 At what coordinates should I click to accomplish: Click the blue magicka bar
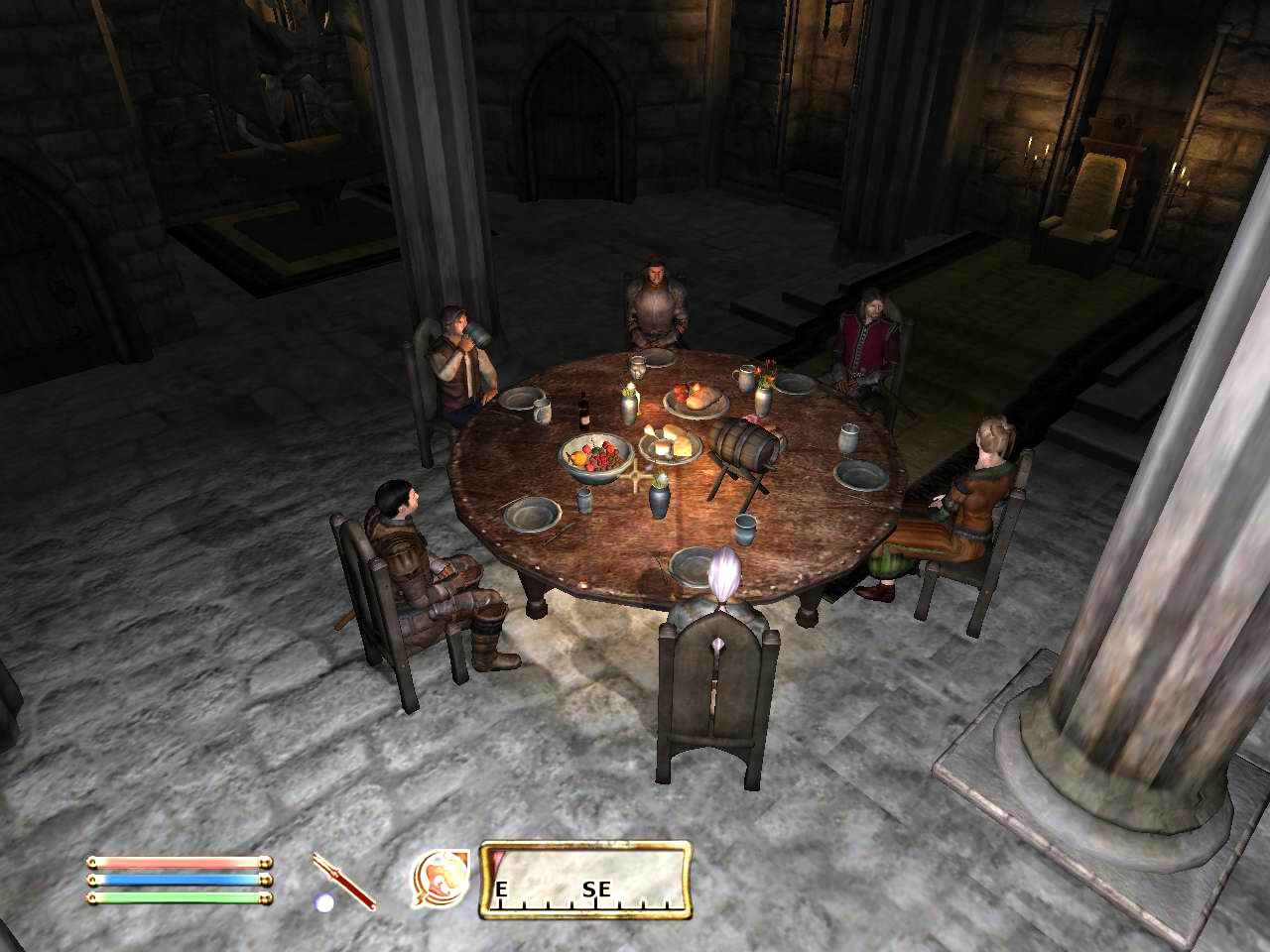(179, 880)
